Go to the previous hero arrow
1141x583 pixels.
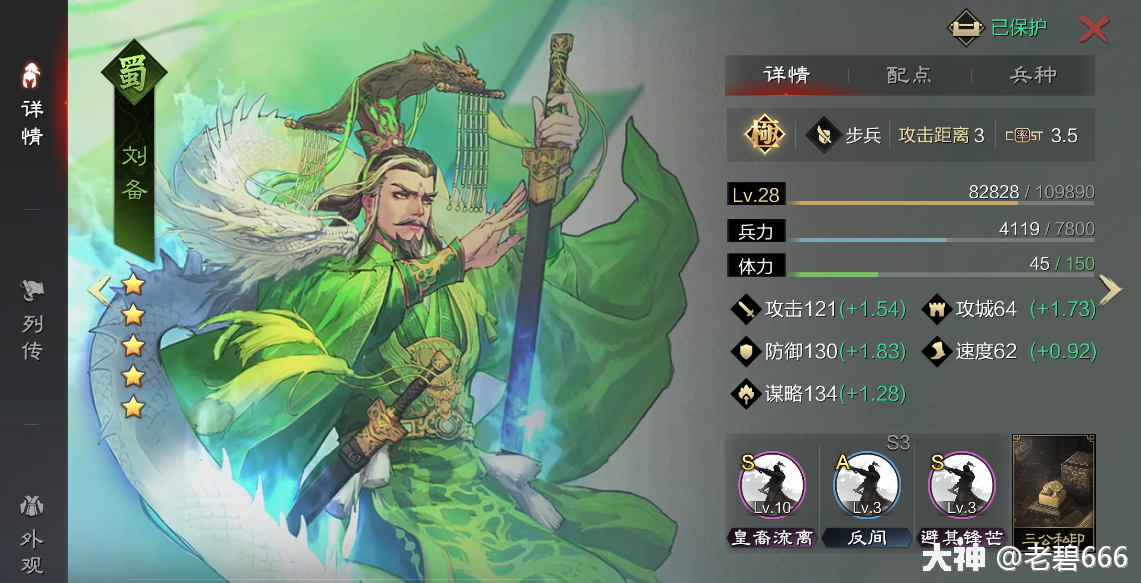point(98,290)
